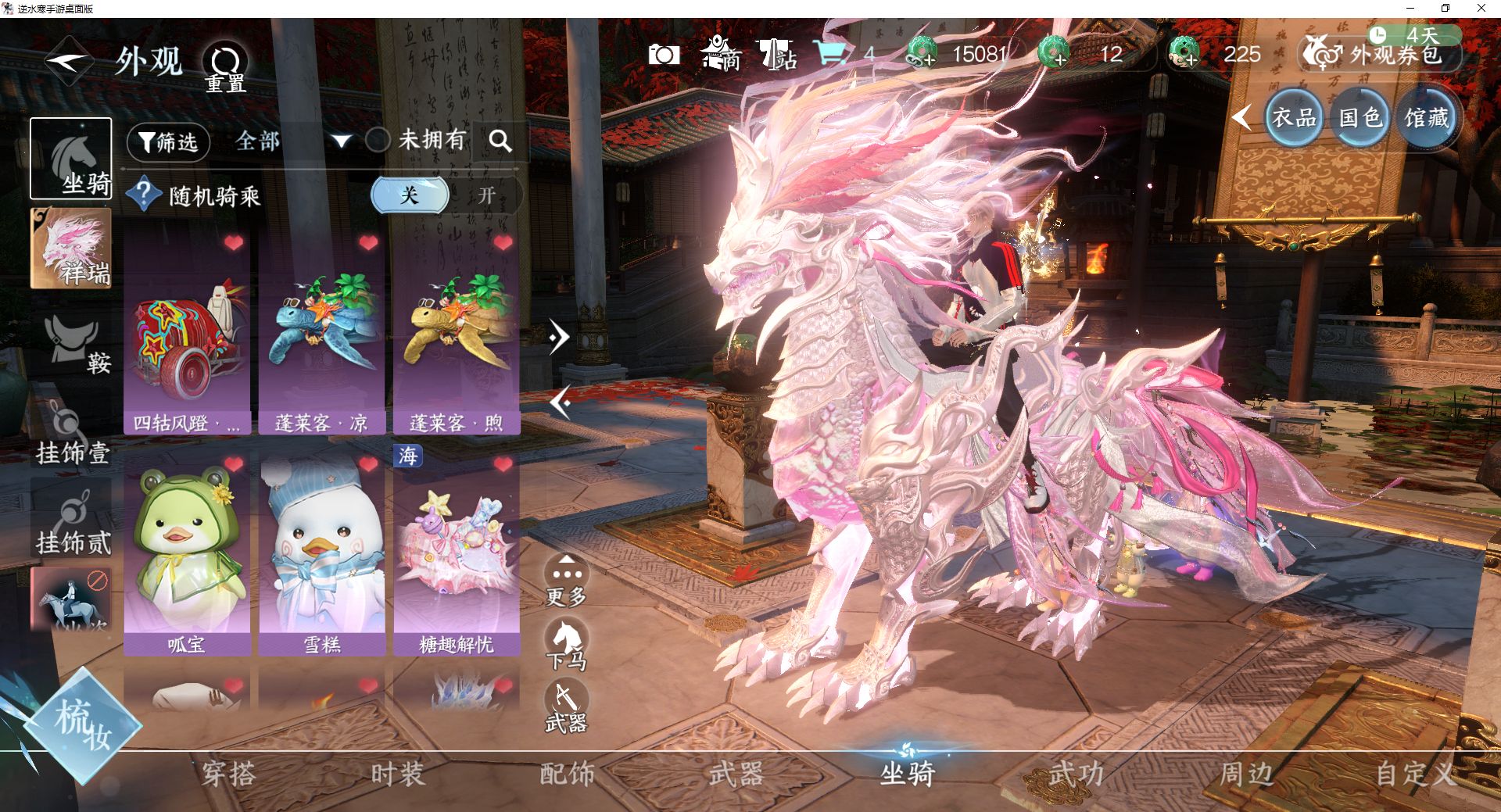Open the 筛选 filter options
1501x812 pixels.
click(168, 142)
